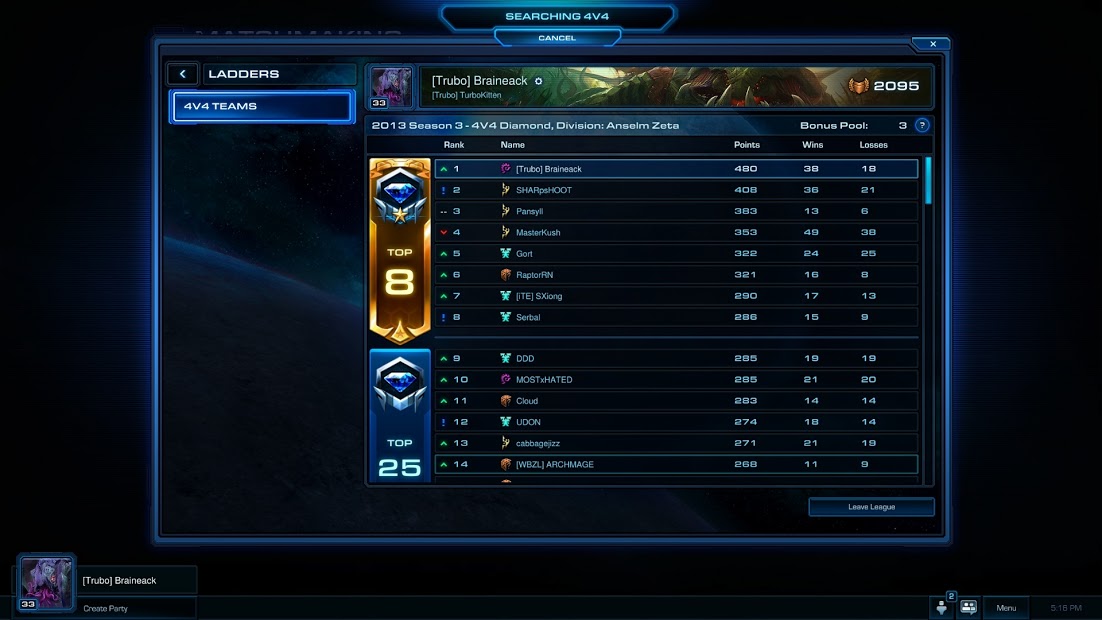Select the Pansyll ladder entry
This screenshot has height=620, width=1102.
676,211
